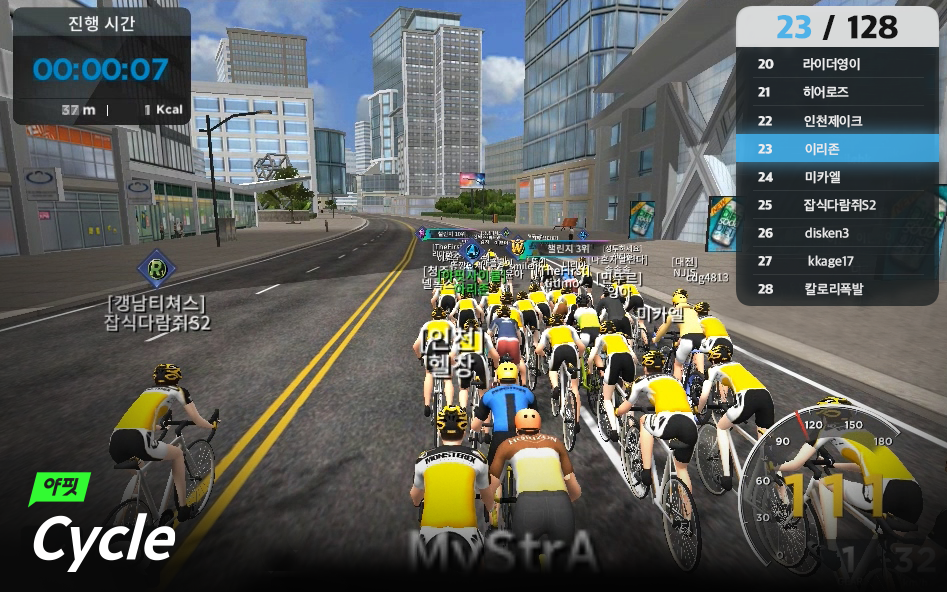Screen dimensions: 947x592
Task: Select rank 28 rider 칼로리폭발
Action: [x=837, y=289]
